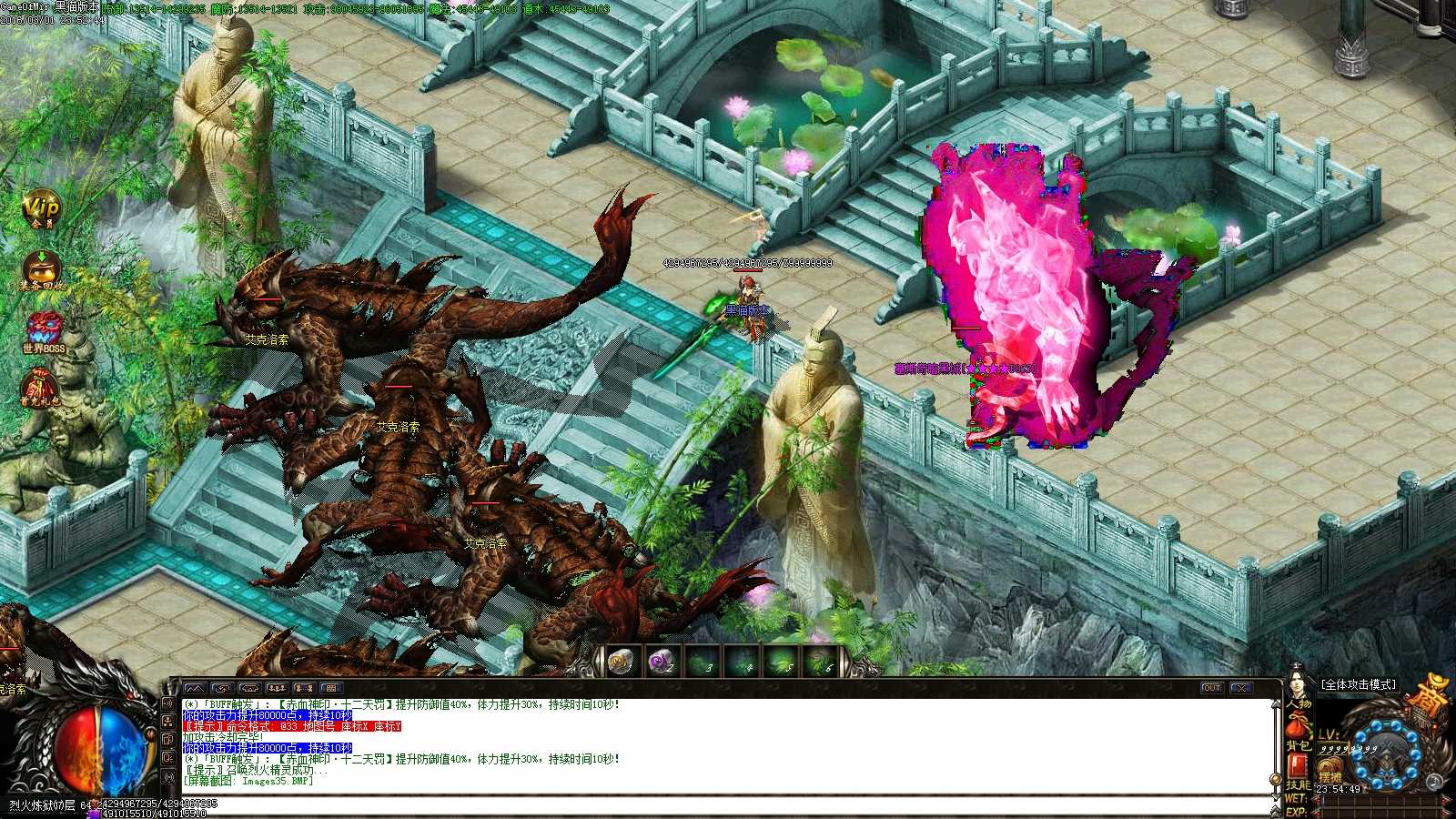1456x819 pixels.
Task: Toggle the 全体攻击模式 attack mode
Action: click(x=1358, y=684)
